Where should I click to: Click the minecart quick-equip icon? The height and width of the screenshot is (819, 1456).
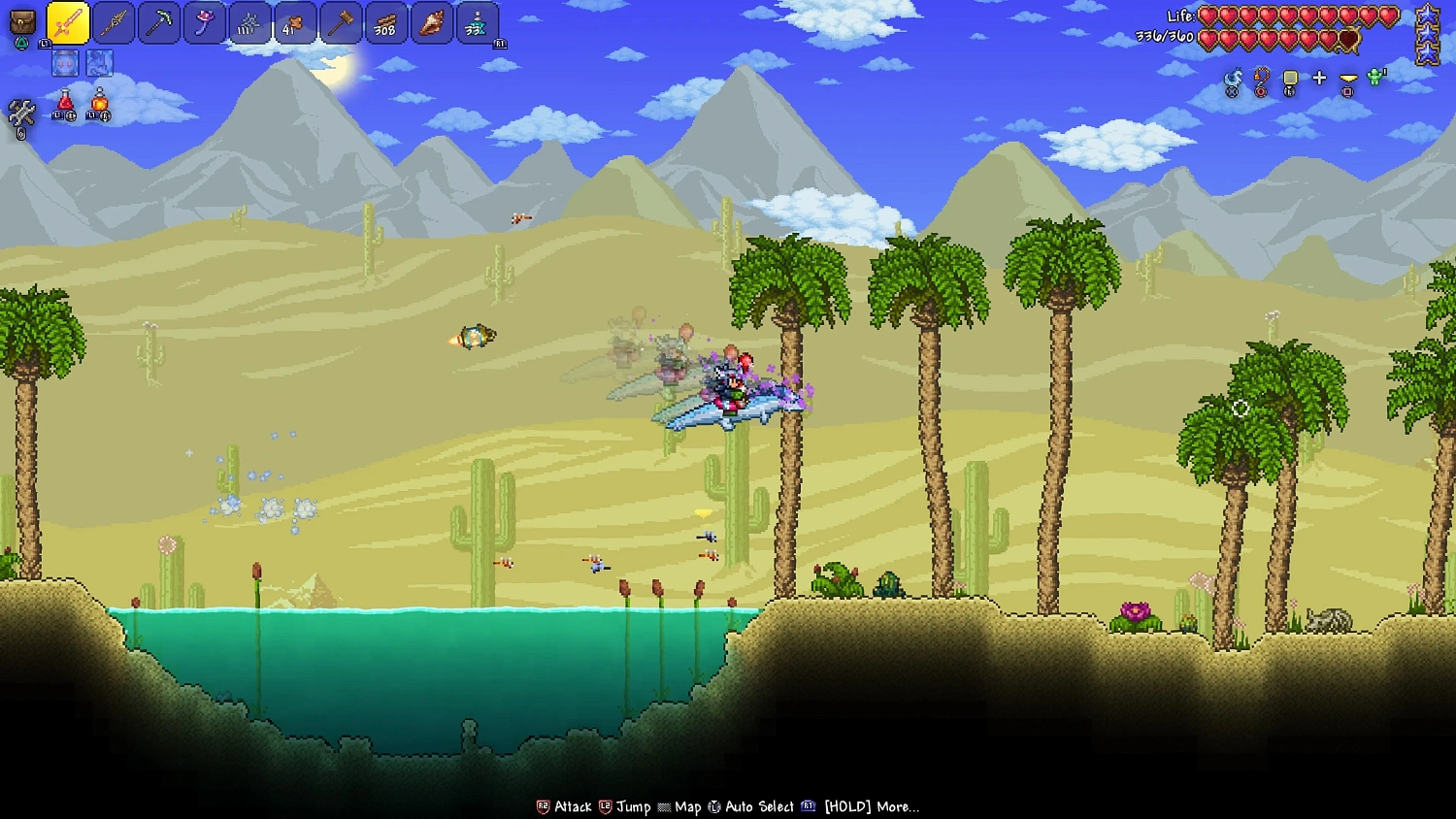click(x=1290, y=78)
